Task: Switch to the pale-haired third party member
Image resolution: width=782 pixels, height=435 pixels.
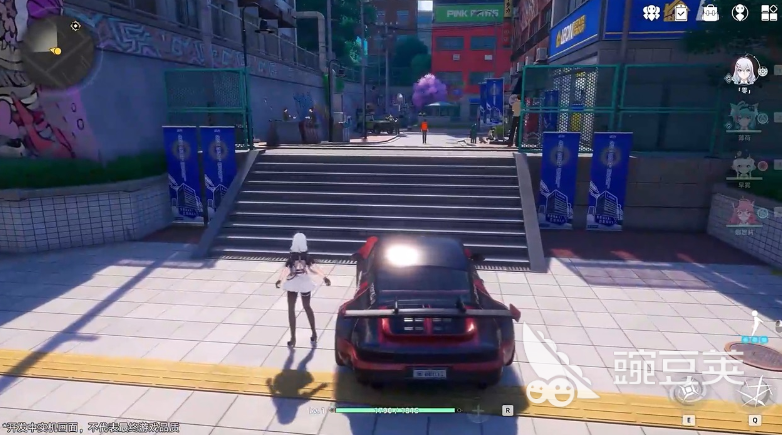Action: click(743, 165)
